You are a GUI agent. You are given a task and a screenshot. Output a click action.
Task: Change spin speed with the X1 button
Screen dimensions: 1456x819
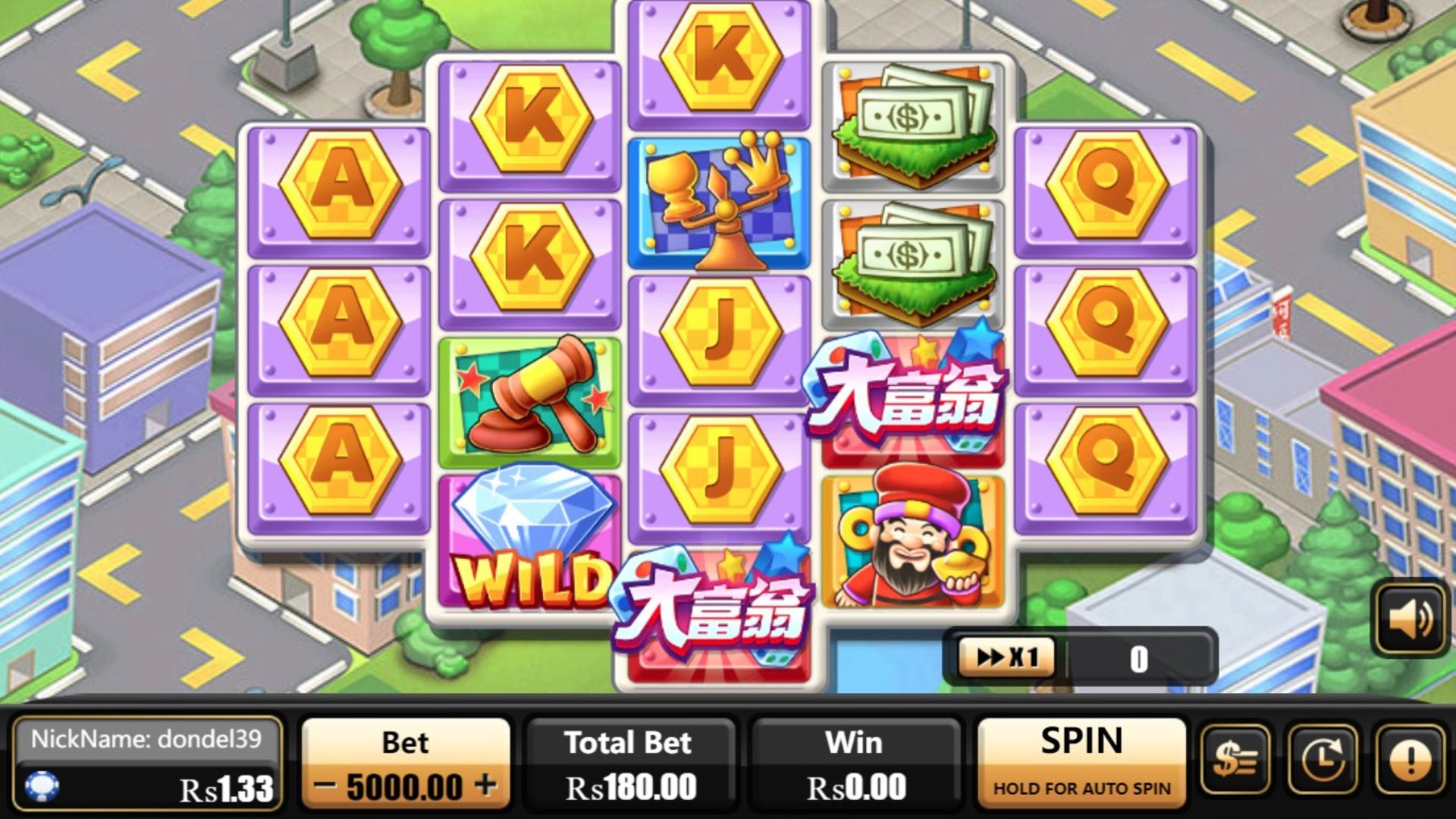(1006, 657)
